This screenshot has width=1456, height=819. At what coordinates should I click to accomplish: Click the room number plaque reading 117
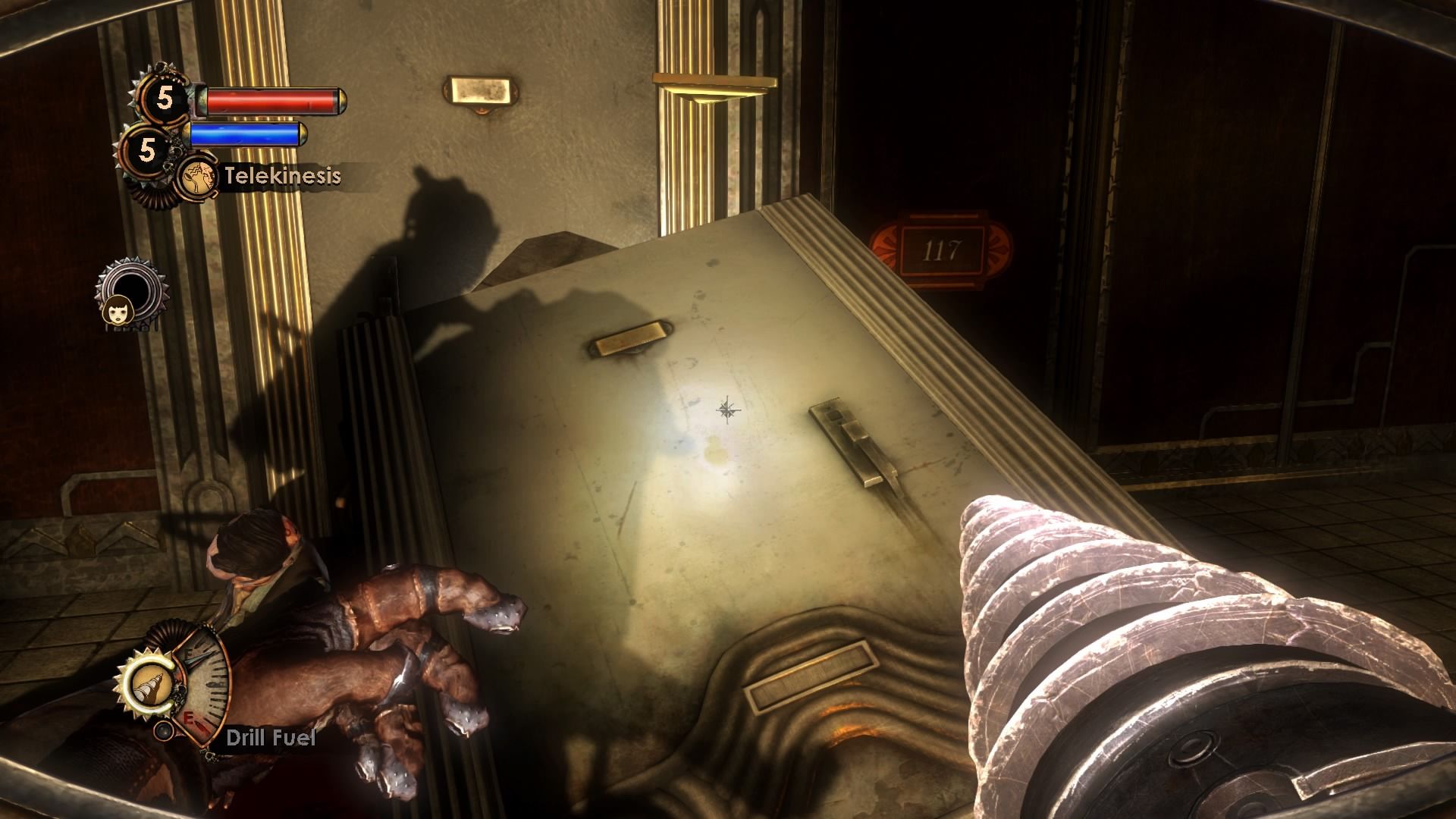pos(943,250)
